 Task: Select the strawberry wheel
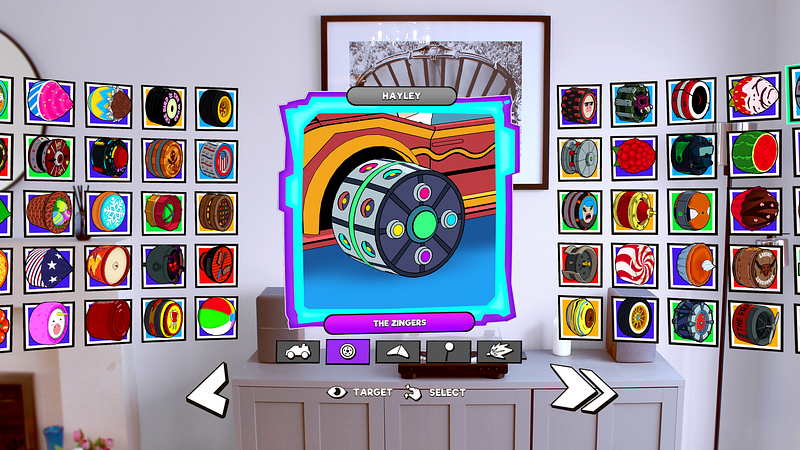pos(754,97)
